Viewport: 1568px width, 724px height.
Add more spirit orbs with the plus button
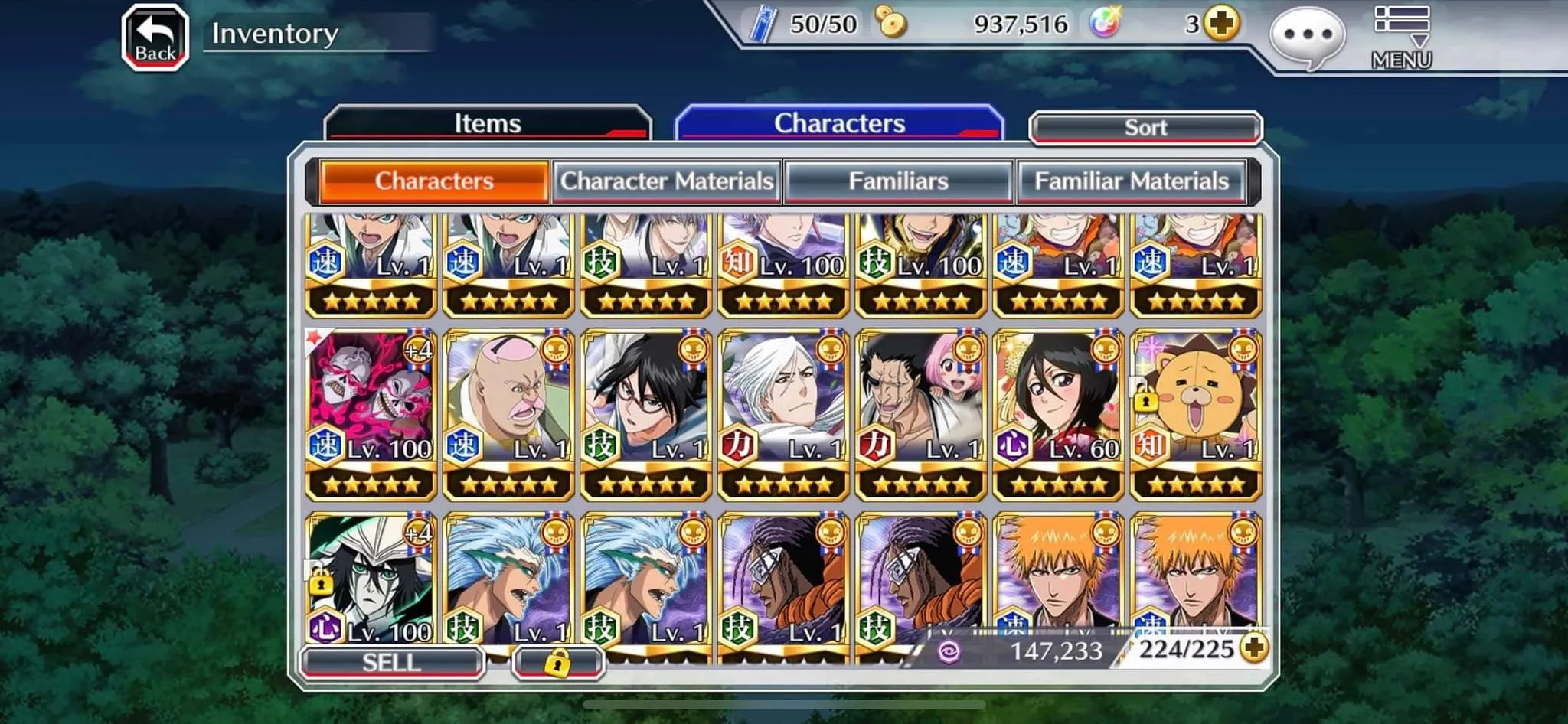[1221, 24]
